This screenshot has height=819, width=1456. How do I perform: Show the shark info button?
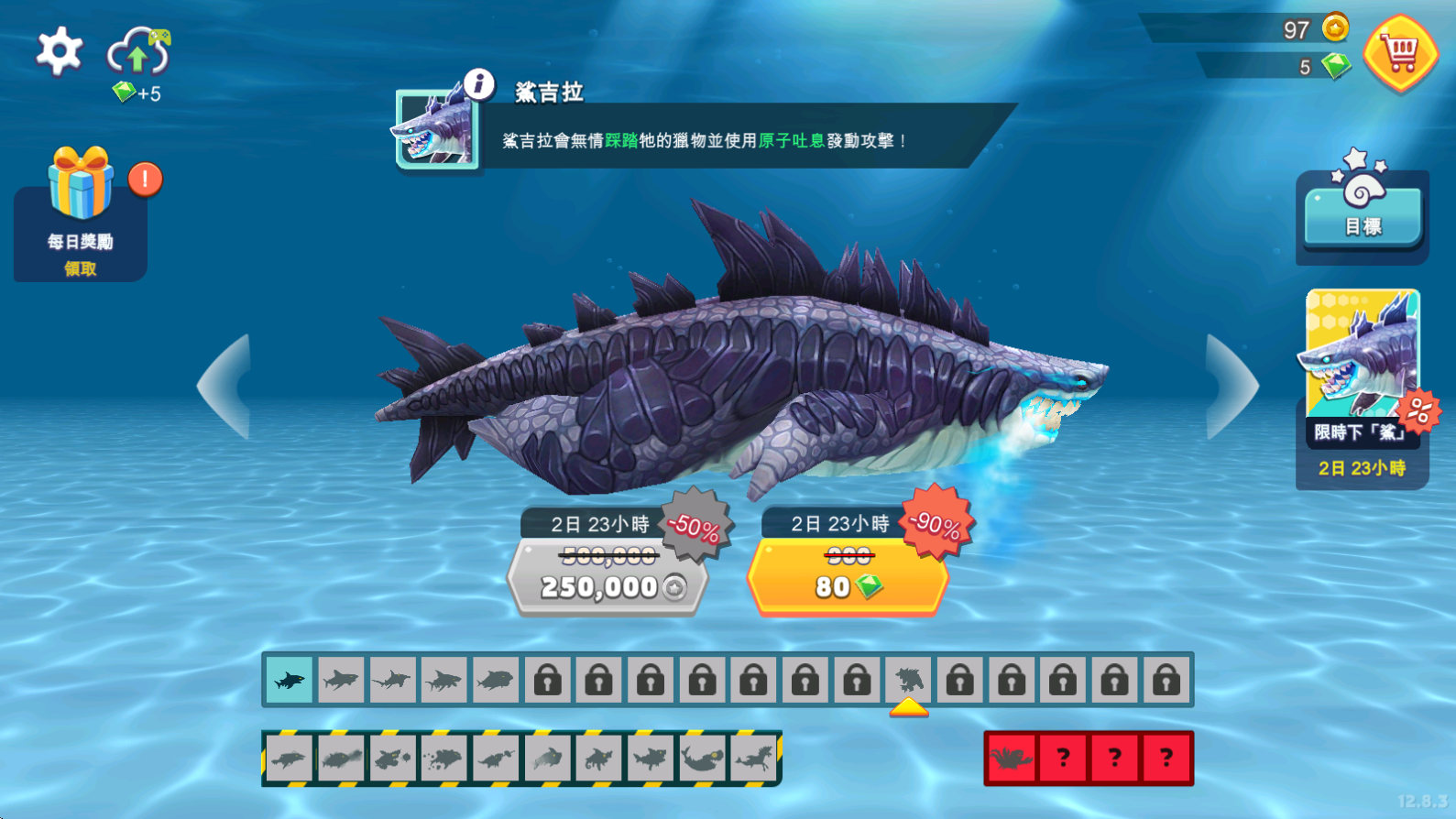[478, 84]
